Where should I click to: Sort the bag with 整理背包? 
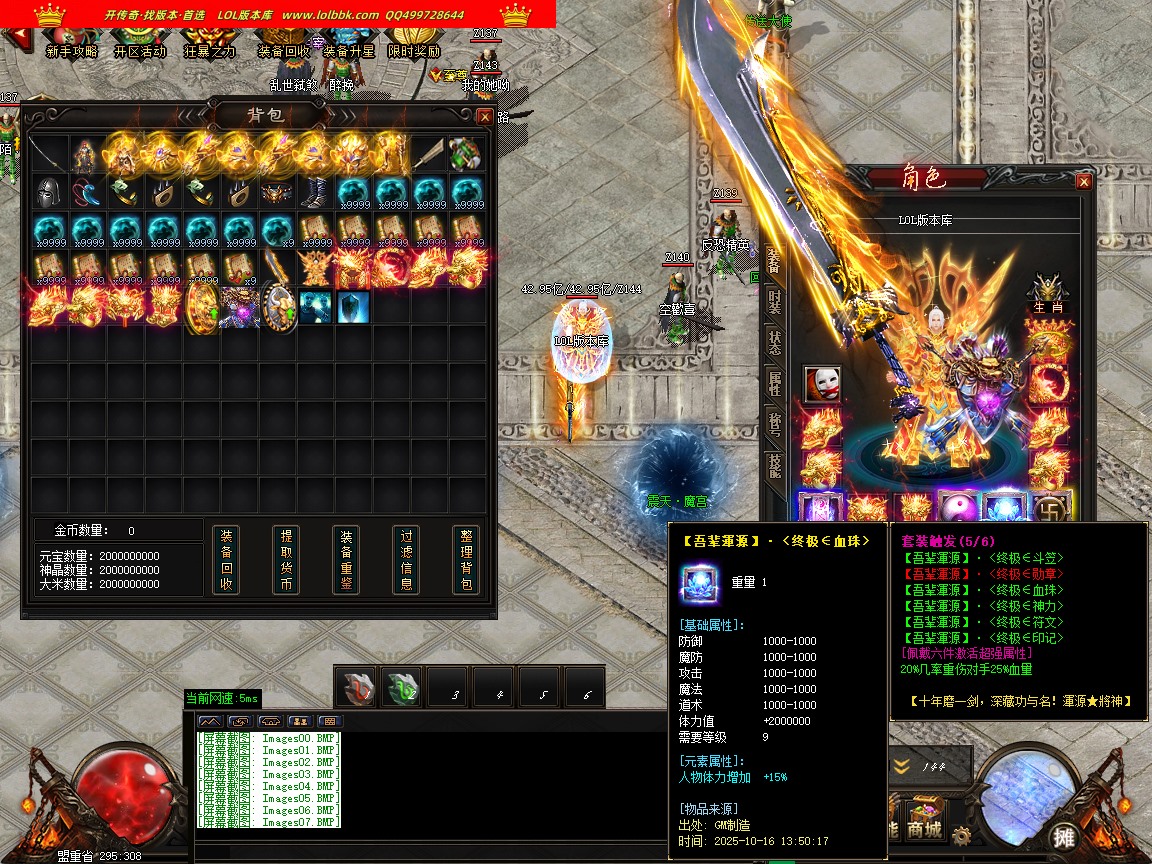coord(466,559)
